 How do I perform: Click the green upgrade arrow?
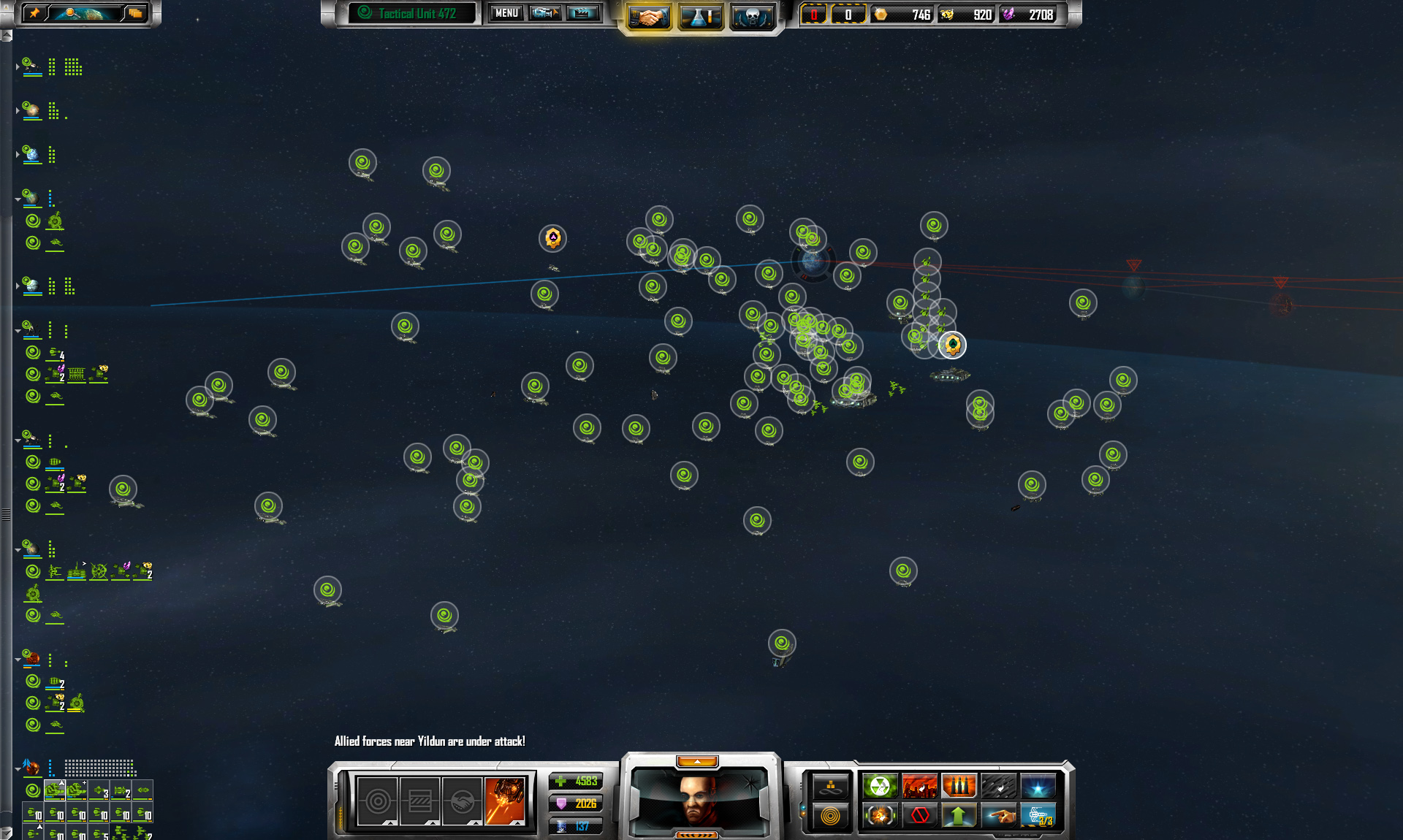point(959,814)
